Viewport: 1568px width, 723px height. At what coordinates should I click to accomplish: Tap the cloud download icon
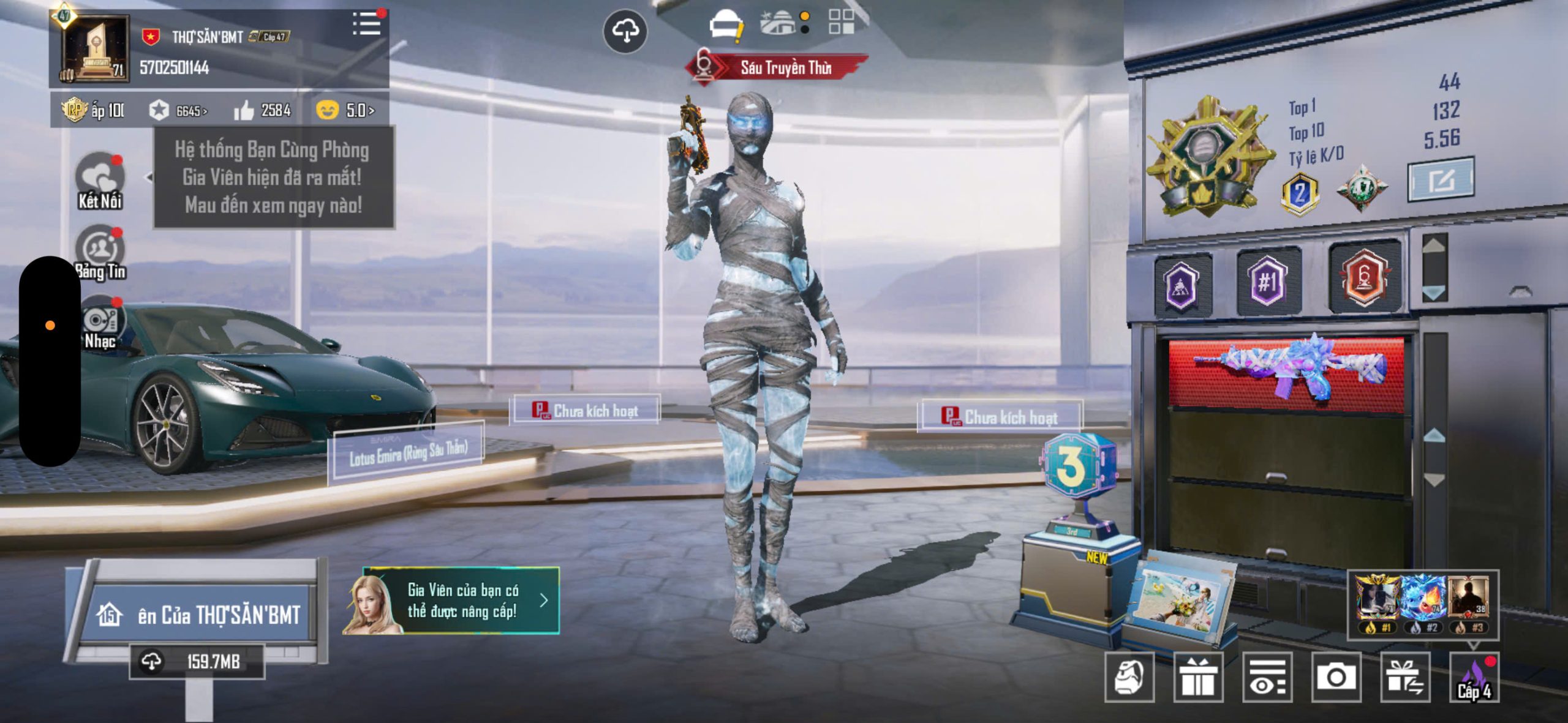coord(625,31)
